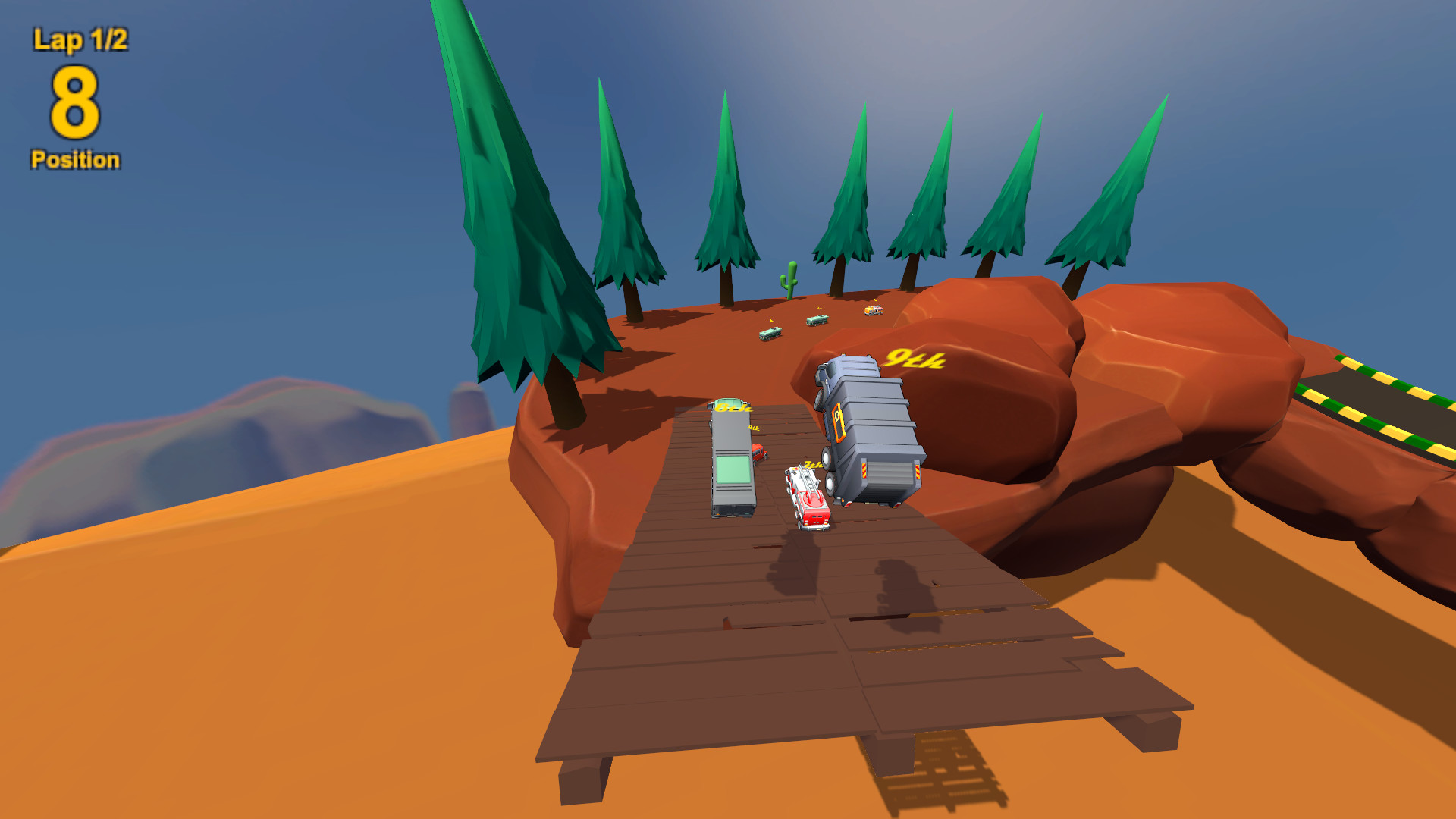This screenshot has height=819, width=1456.
Task: Click the orange fire truck in the distance
Action: [872, 309]
